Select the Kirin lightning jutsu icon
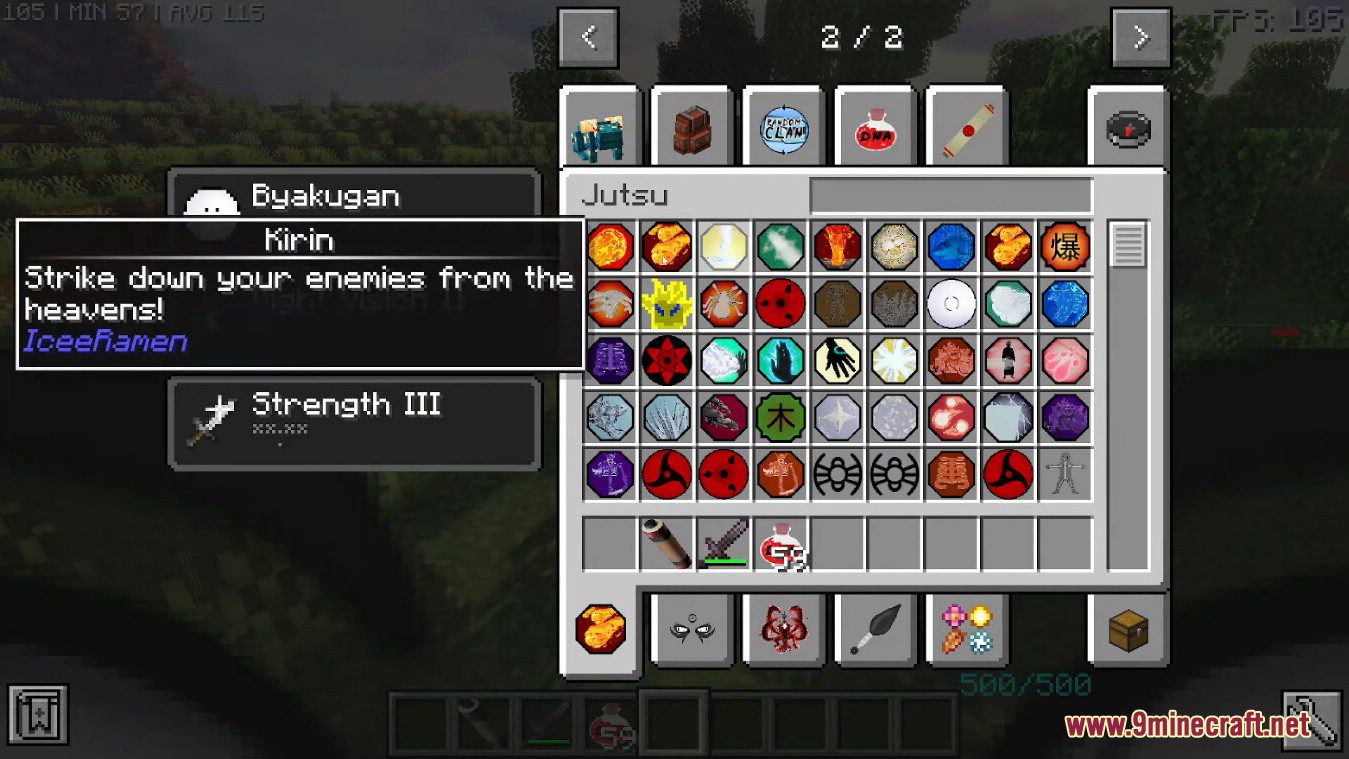 (x=1008, y=416)
